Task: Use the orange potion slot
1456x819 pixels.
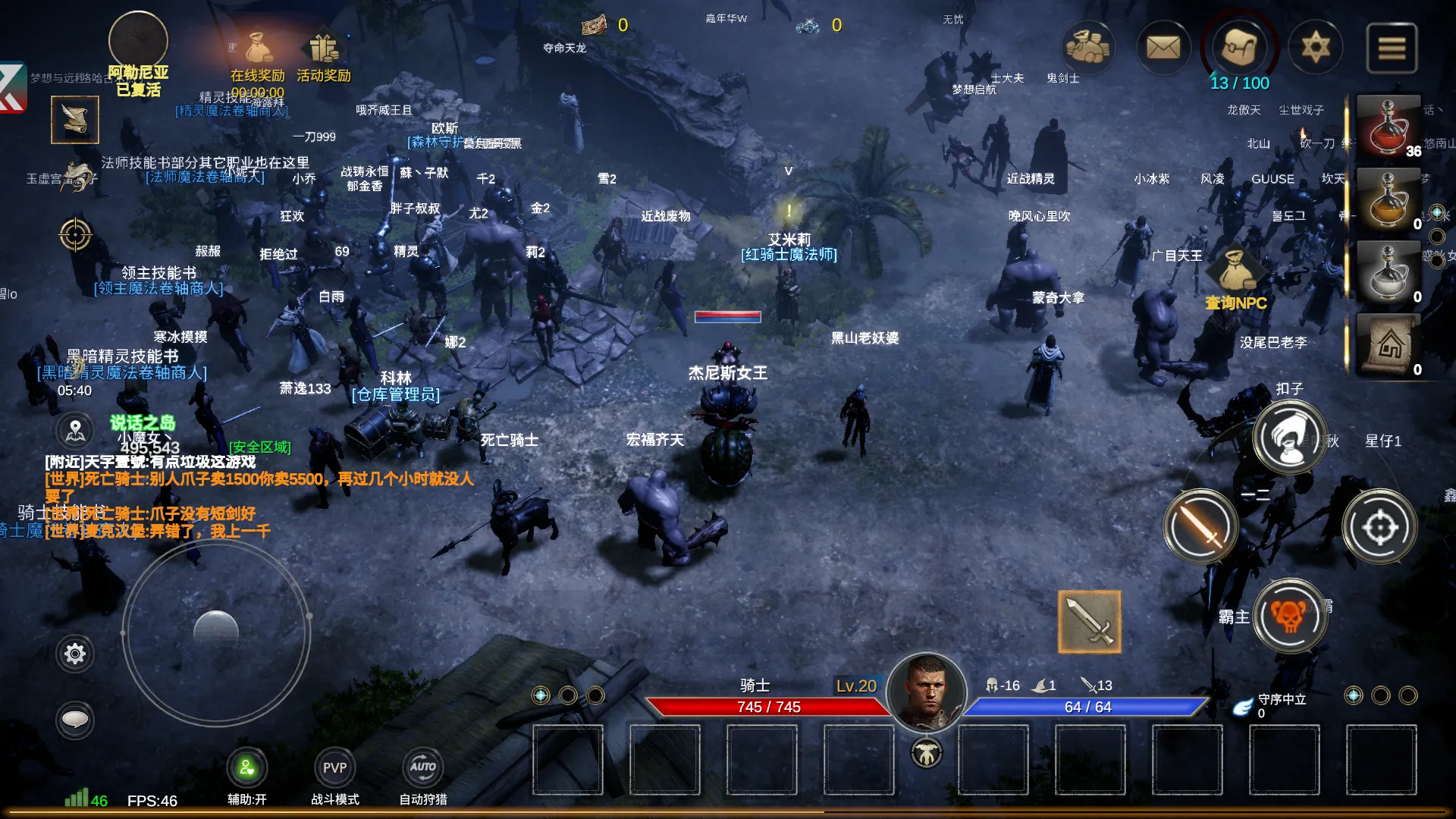Action: tap(1388, 199)
